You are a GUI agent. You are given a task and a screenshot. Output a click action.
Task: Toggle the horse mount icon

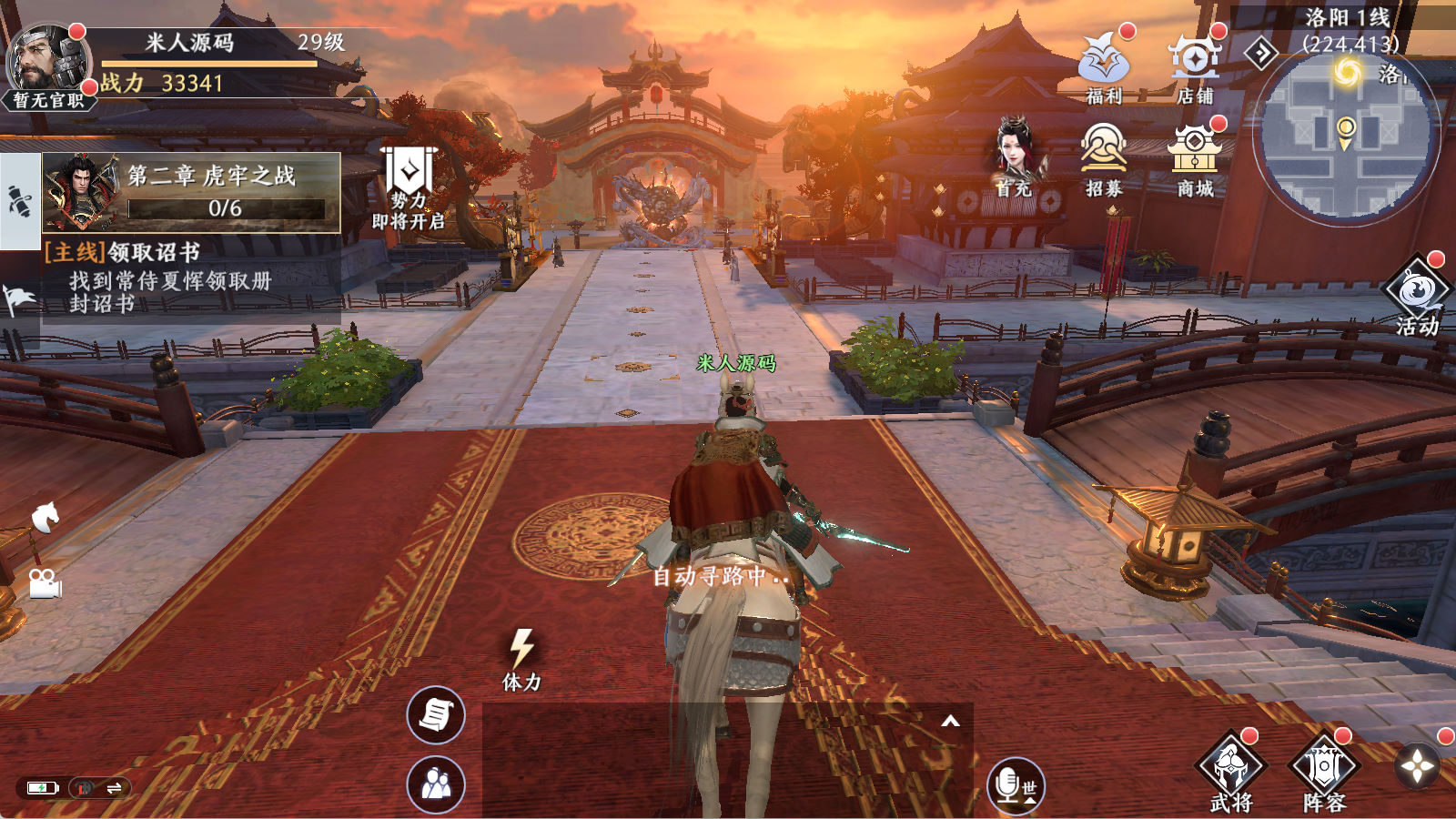pos(45,518)
